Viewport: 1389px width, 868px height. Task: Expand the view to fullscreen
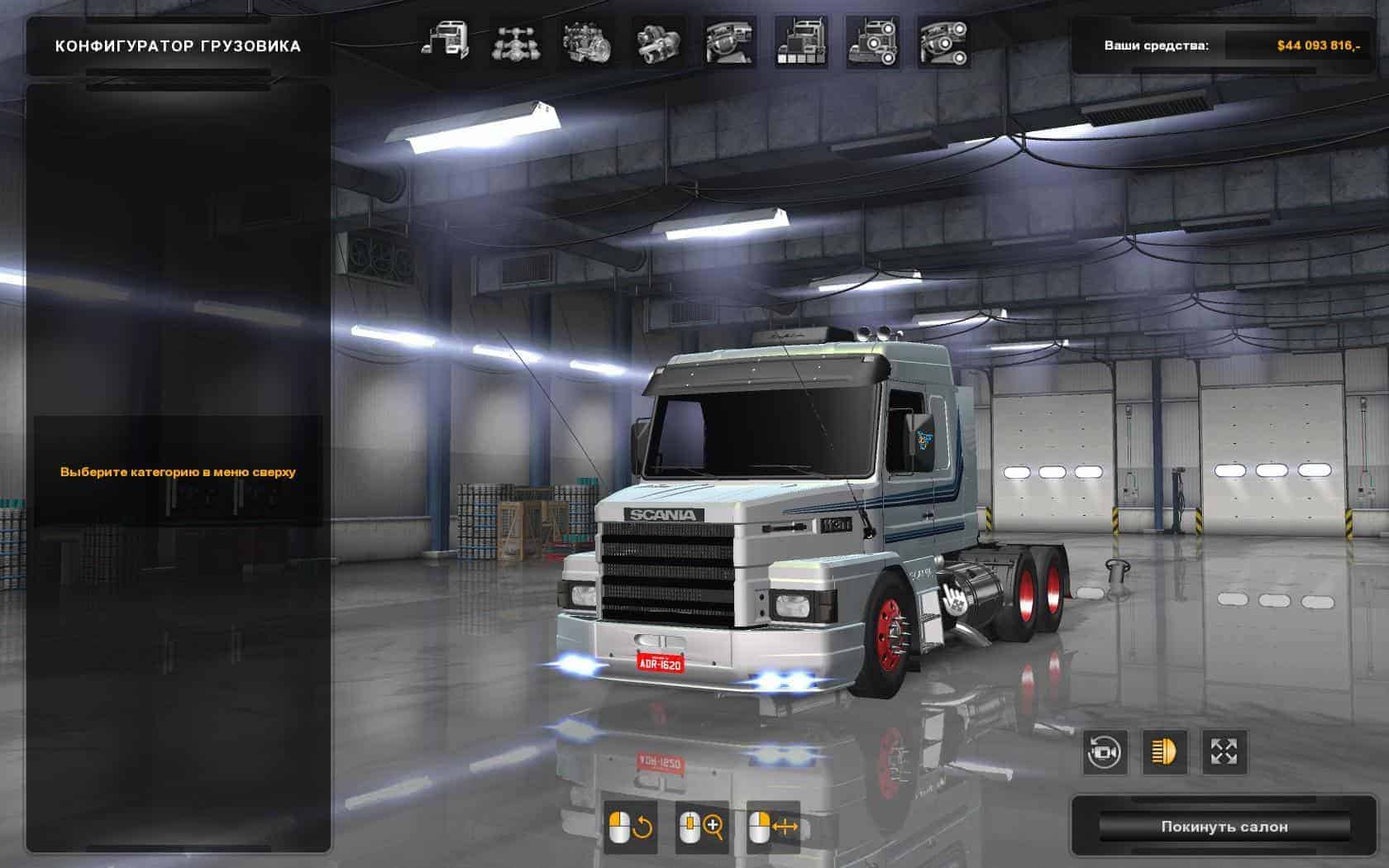point(1224,752)
